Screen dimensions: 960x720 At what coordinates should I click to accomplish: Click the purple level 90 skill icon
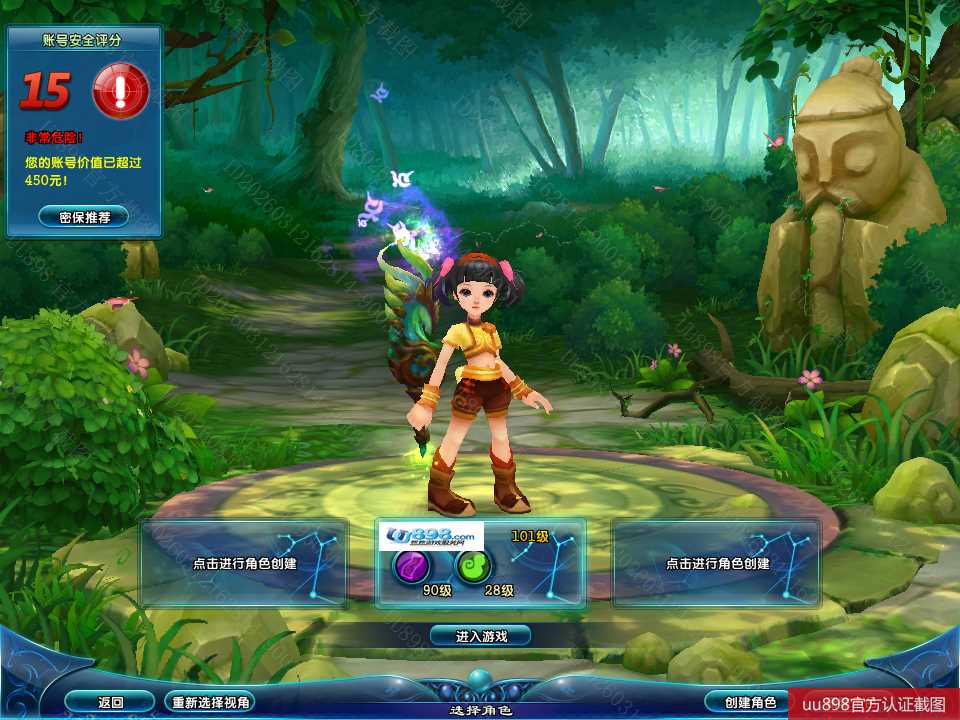click(410, 566)
